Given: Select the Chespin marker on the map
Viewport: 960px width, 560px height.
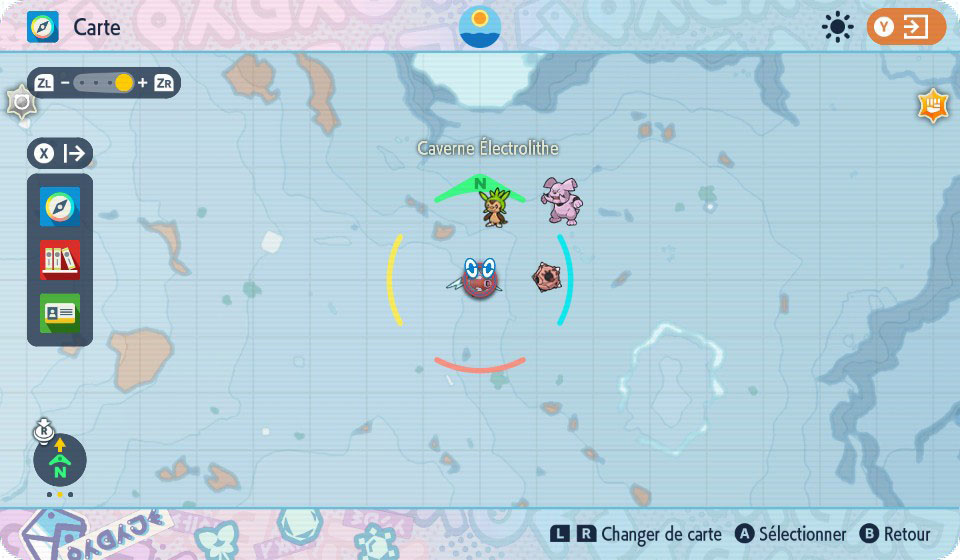Looking at the screenshot, I should pyautogui.click(x=493, y=208).
